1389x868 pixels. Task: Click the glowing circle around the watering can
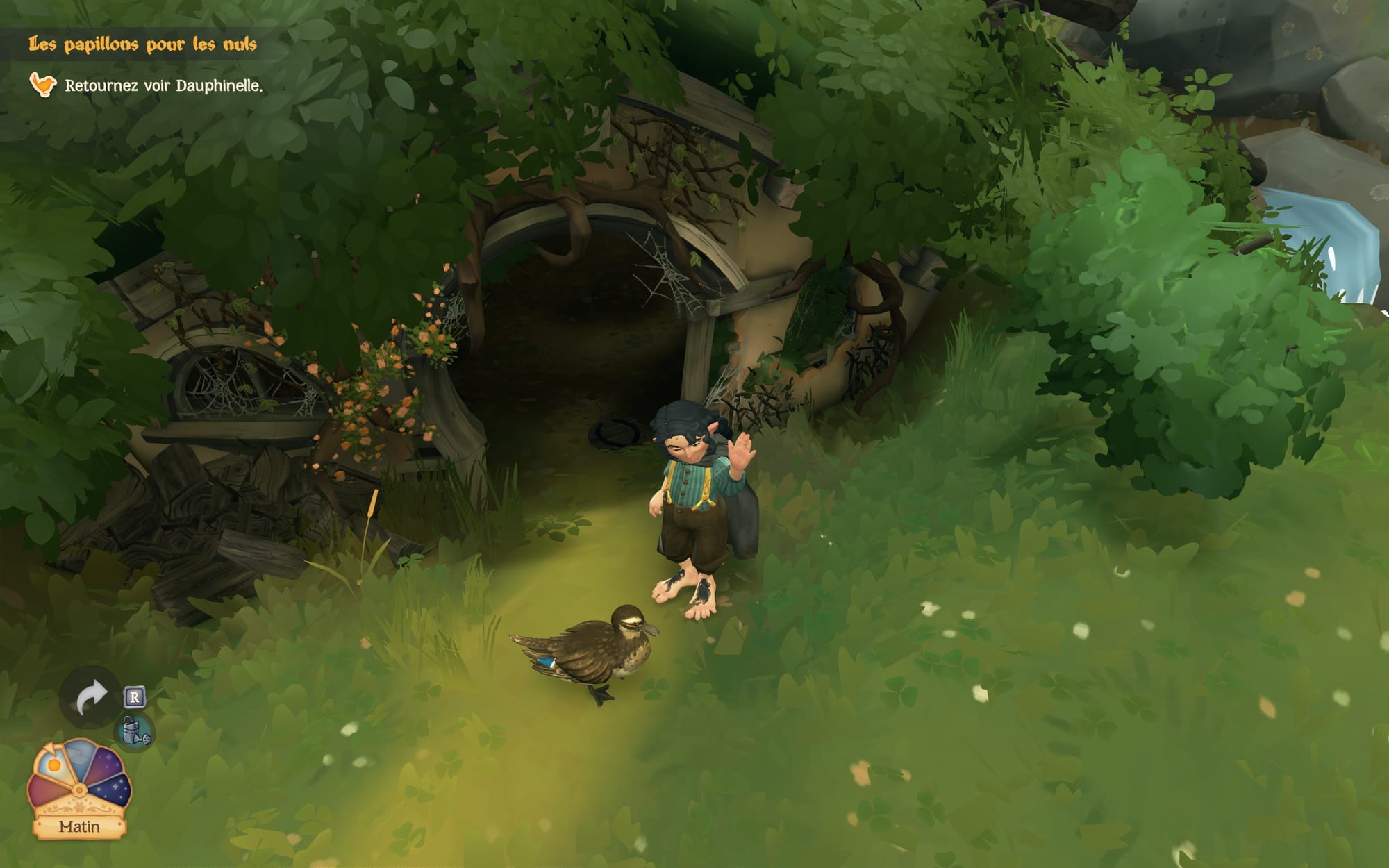136,730
